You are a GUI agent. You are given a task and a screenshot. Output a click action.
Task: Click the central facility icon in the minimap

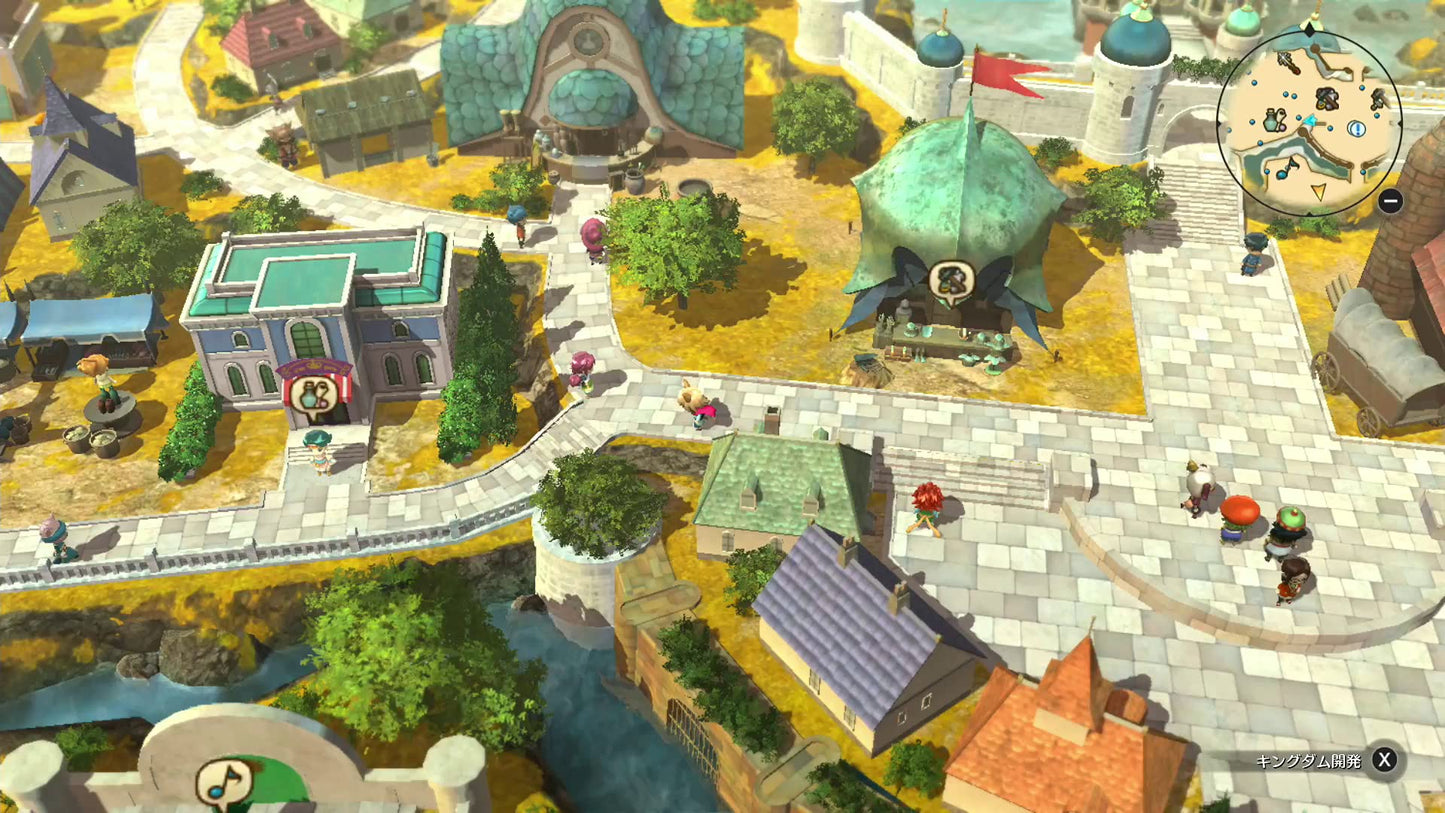1326,98
